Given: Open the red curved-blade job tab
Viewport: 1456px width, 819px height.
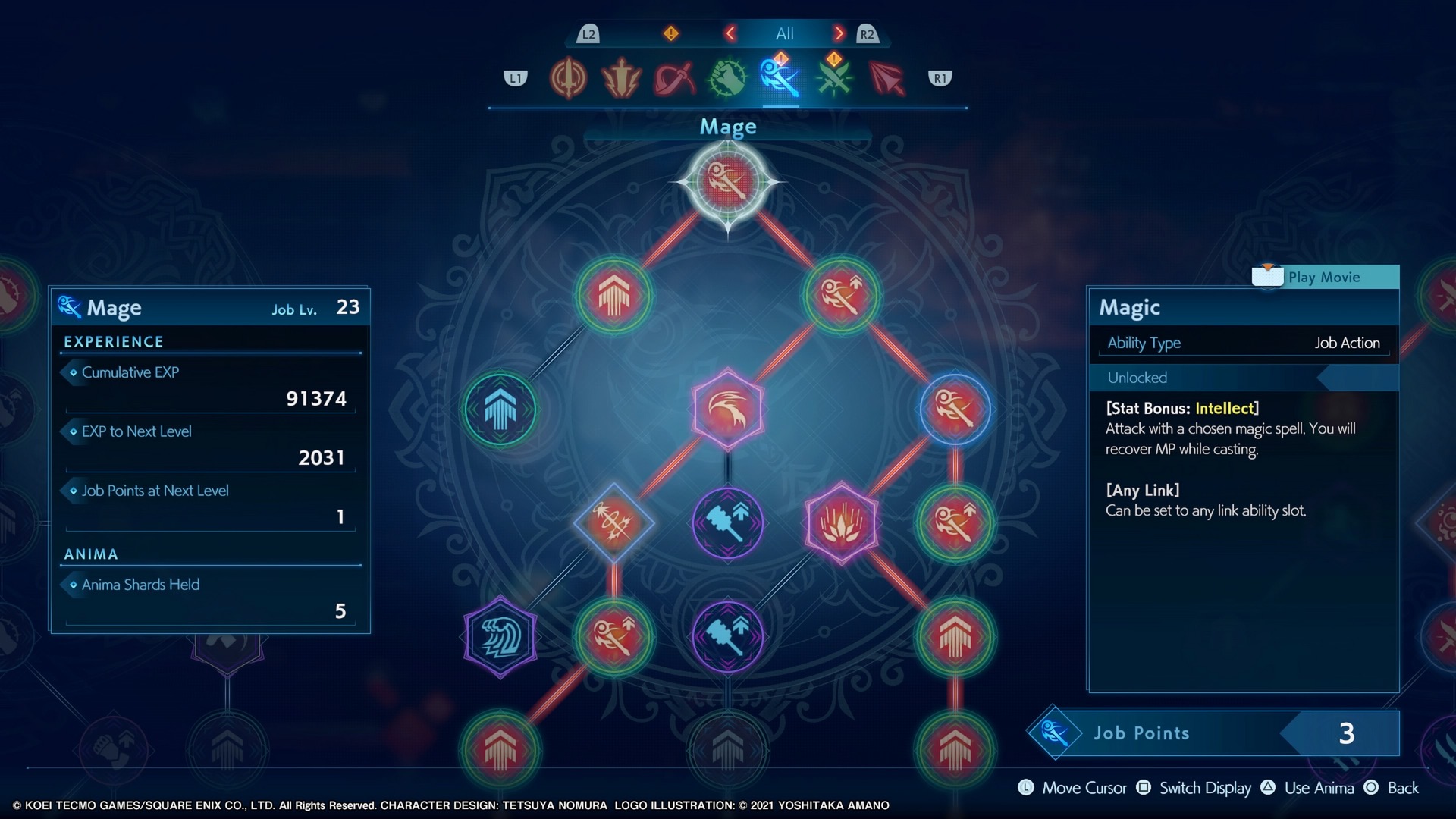Looking at the screenshot, I should click(674, 78).
